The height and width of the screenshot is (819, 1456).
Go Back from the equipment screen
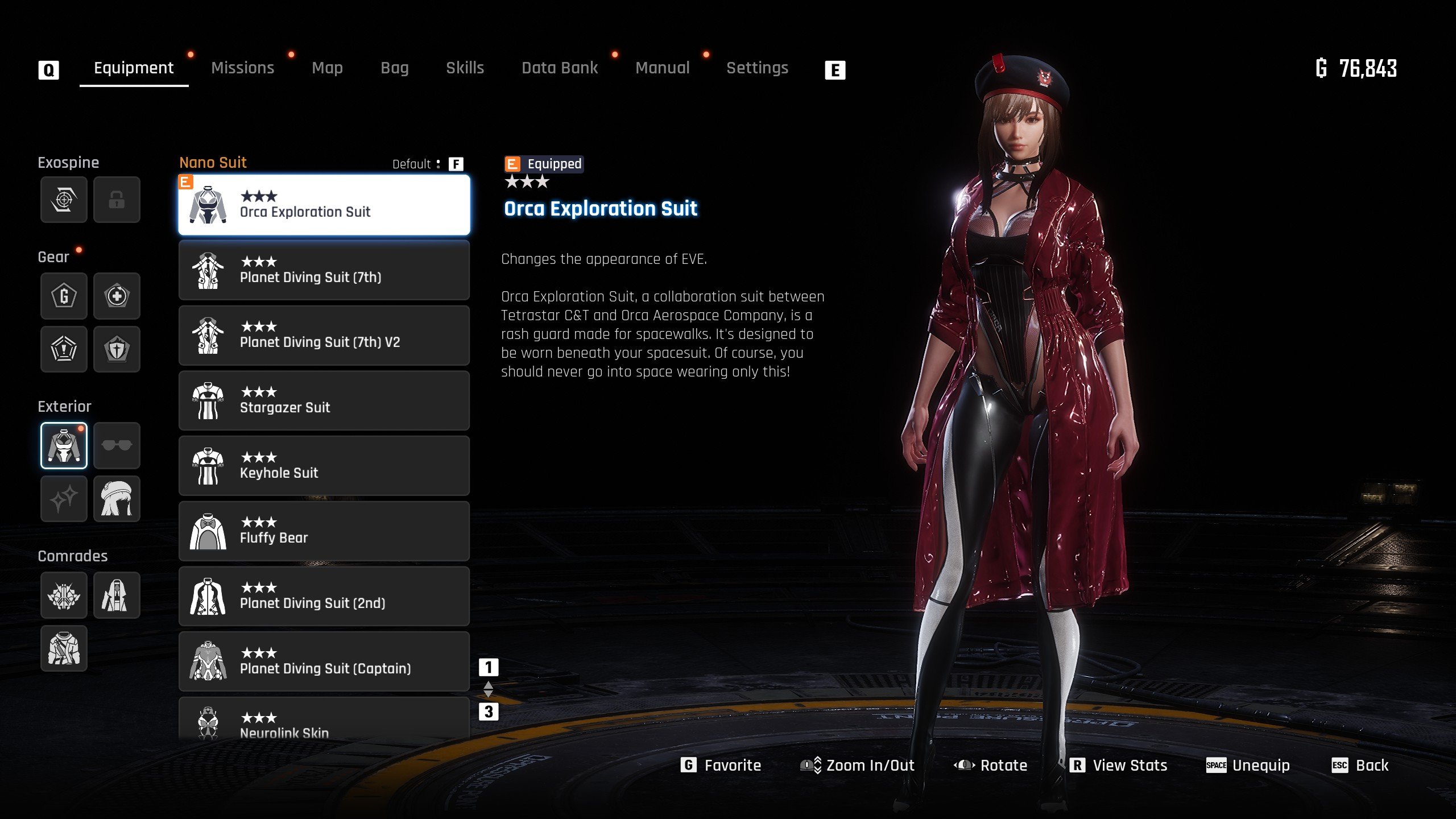click(x=1360, y=766)
